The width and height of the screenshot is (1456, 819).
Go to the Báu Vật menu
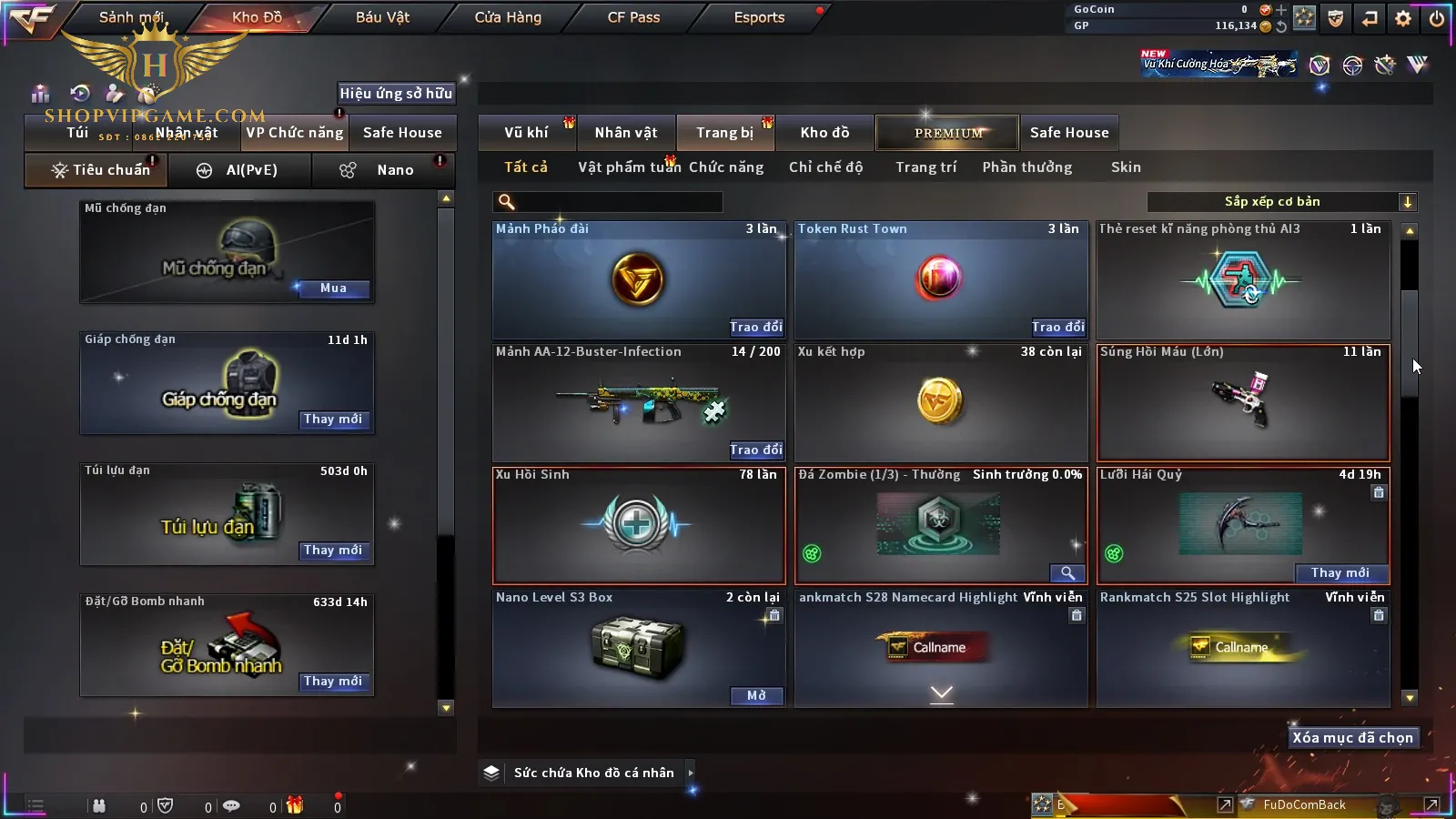(382, 17)
